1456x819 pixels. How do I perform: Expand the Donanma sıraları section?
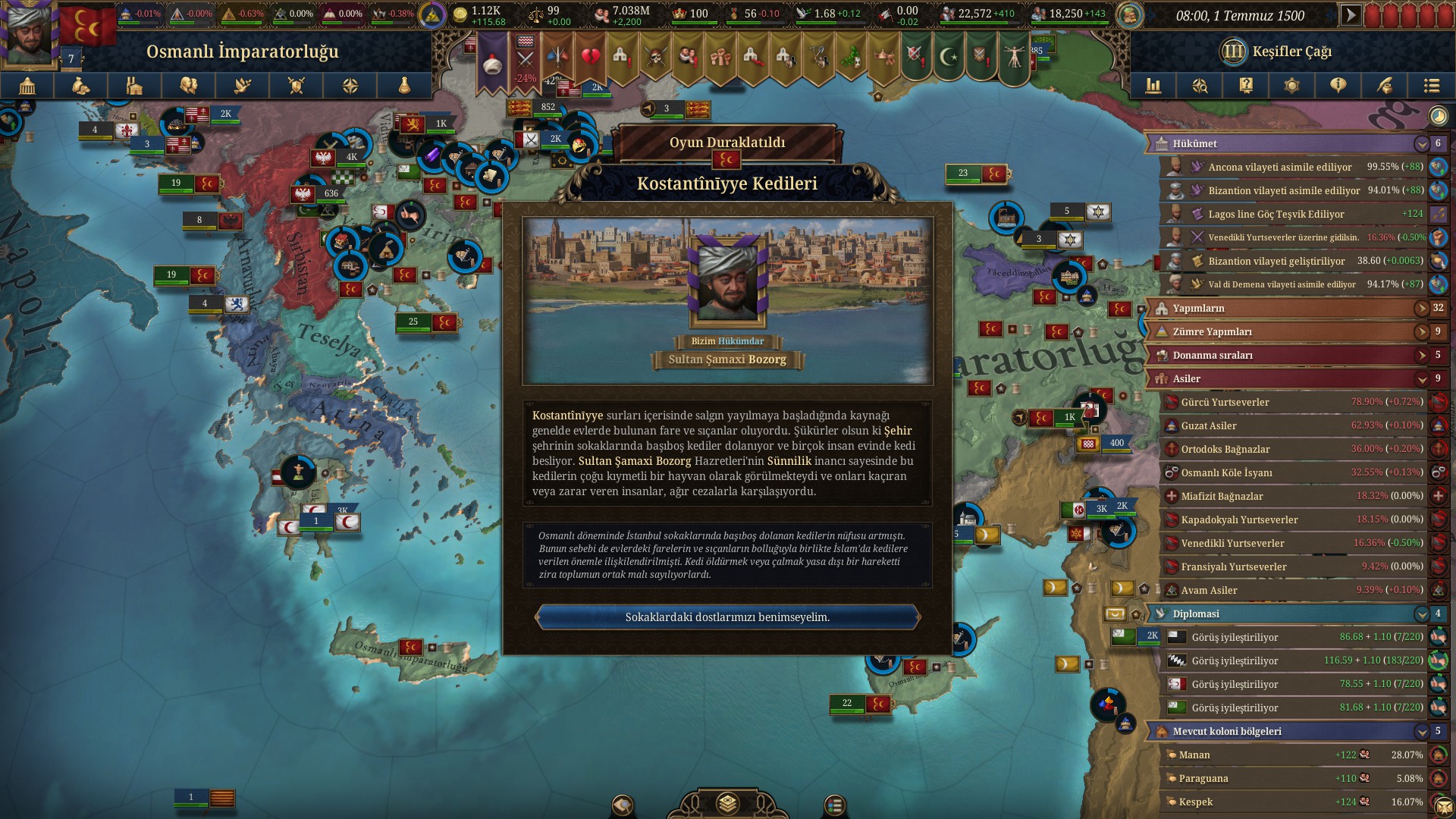1421,356
